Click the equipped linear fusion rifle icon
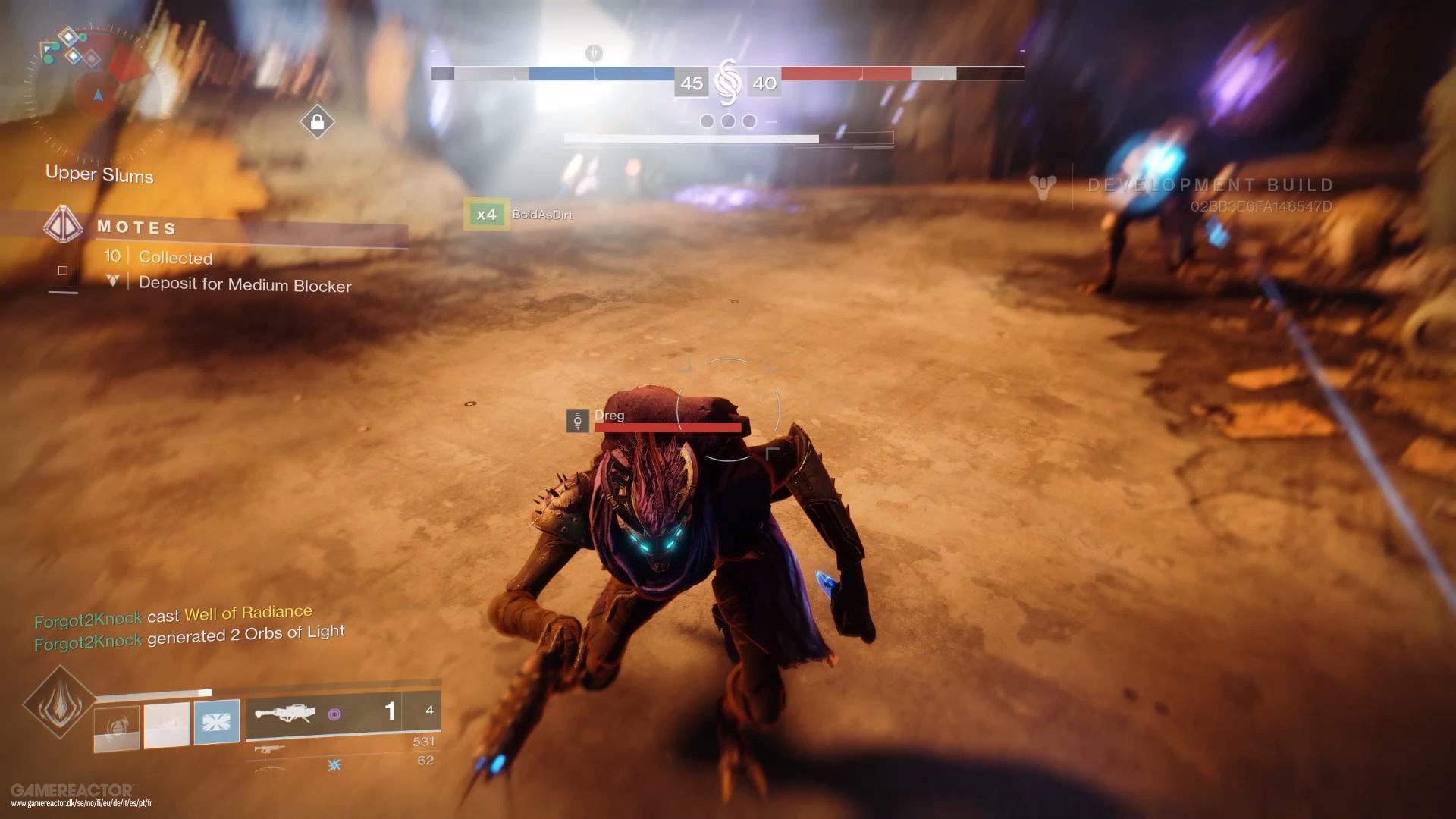Viewport: 1456px width, 819px height. (x=287, y=714)
